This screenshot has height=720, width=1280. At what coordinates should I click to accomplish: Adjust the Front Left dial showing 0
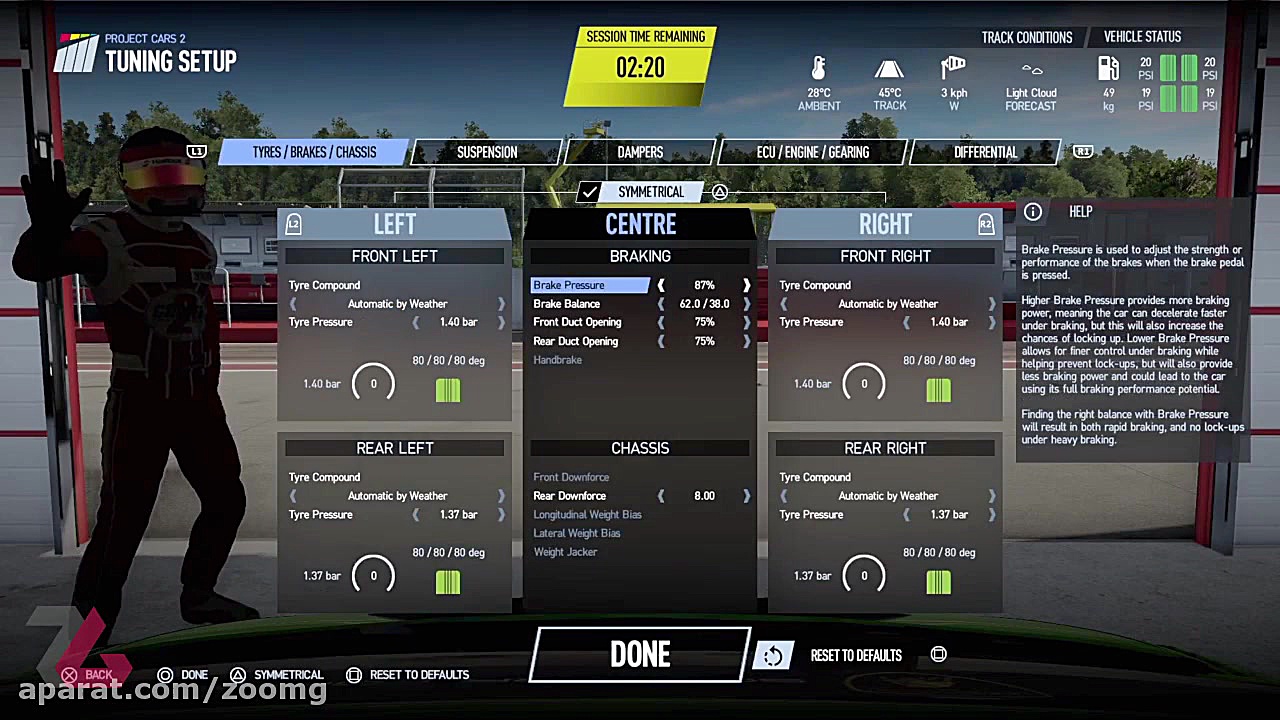coord(373,383)
